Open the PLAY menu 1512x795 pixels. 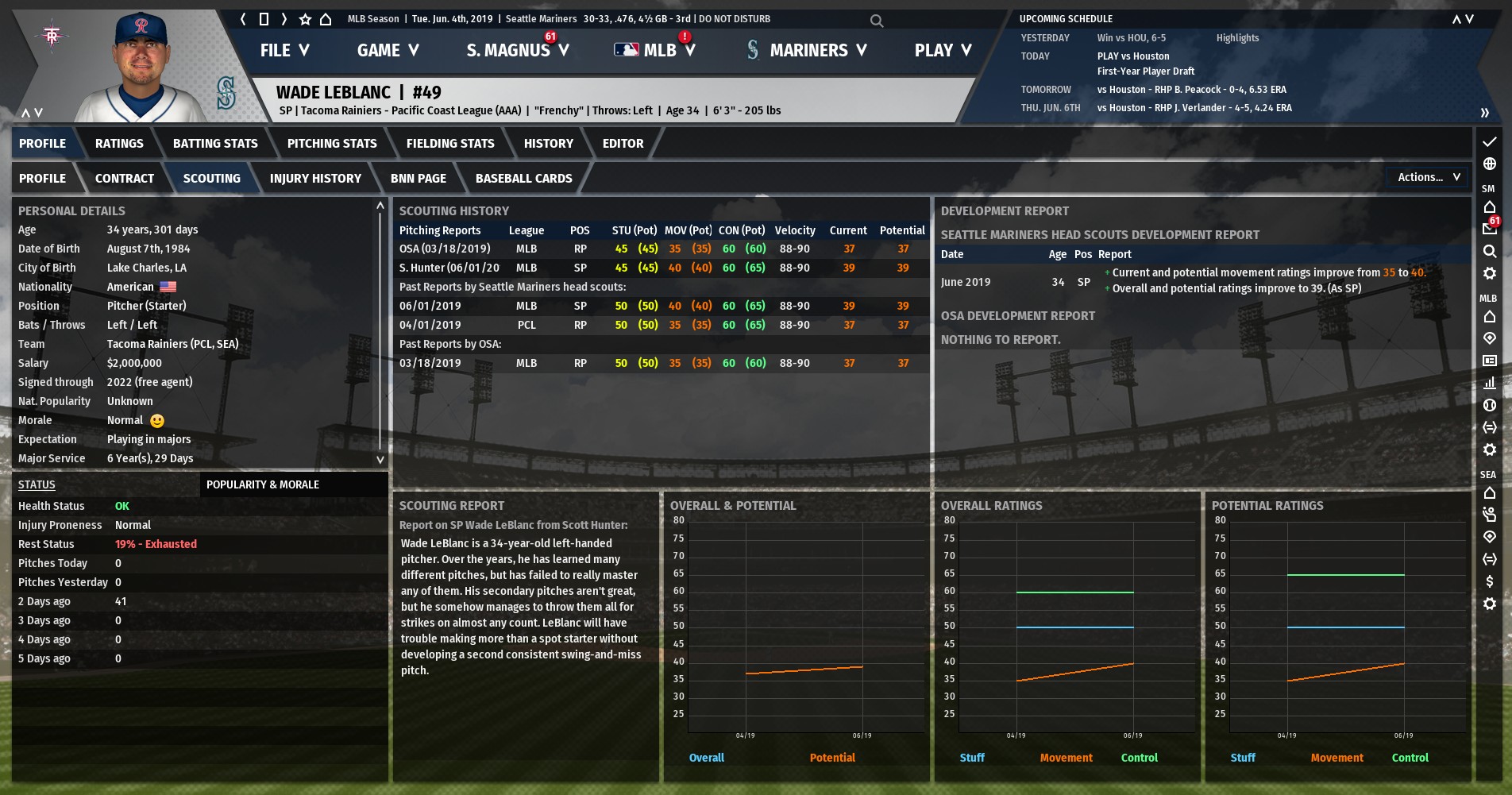click(943, 50)
